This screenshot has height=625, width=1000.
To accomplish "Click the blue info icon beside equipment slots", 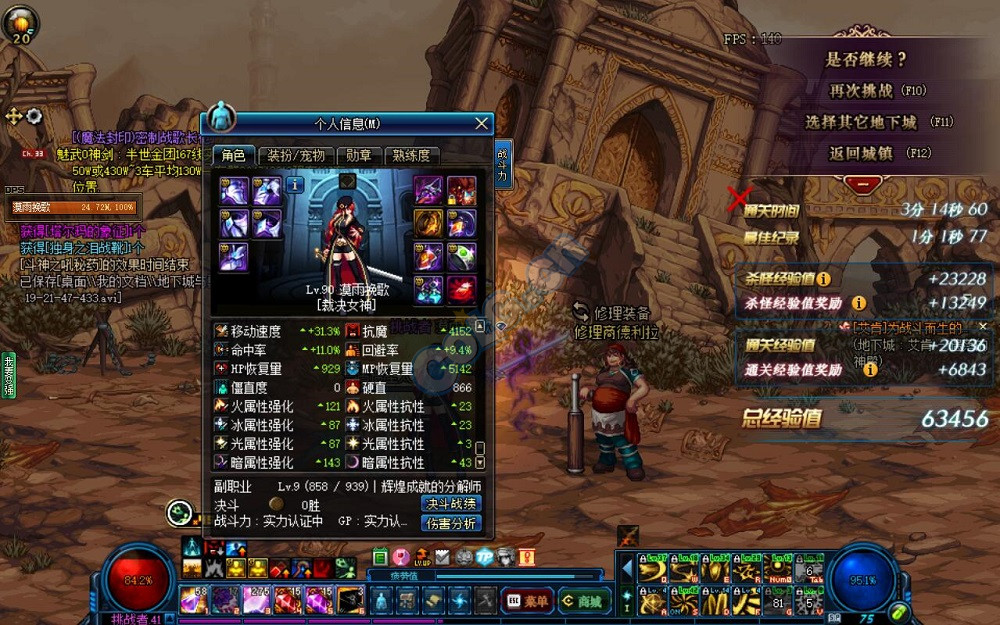I will 295,185.
